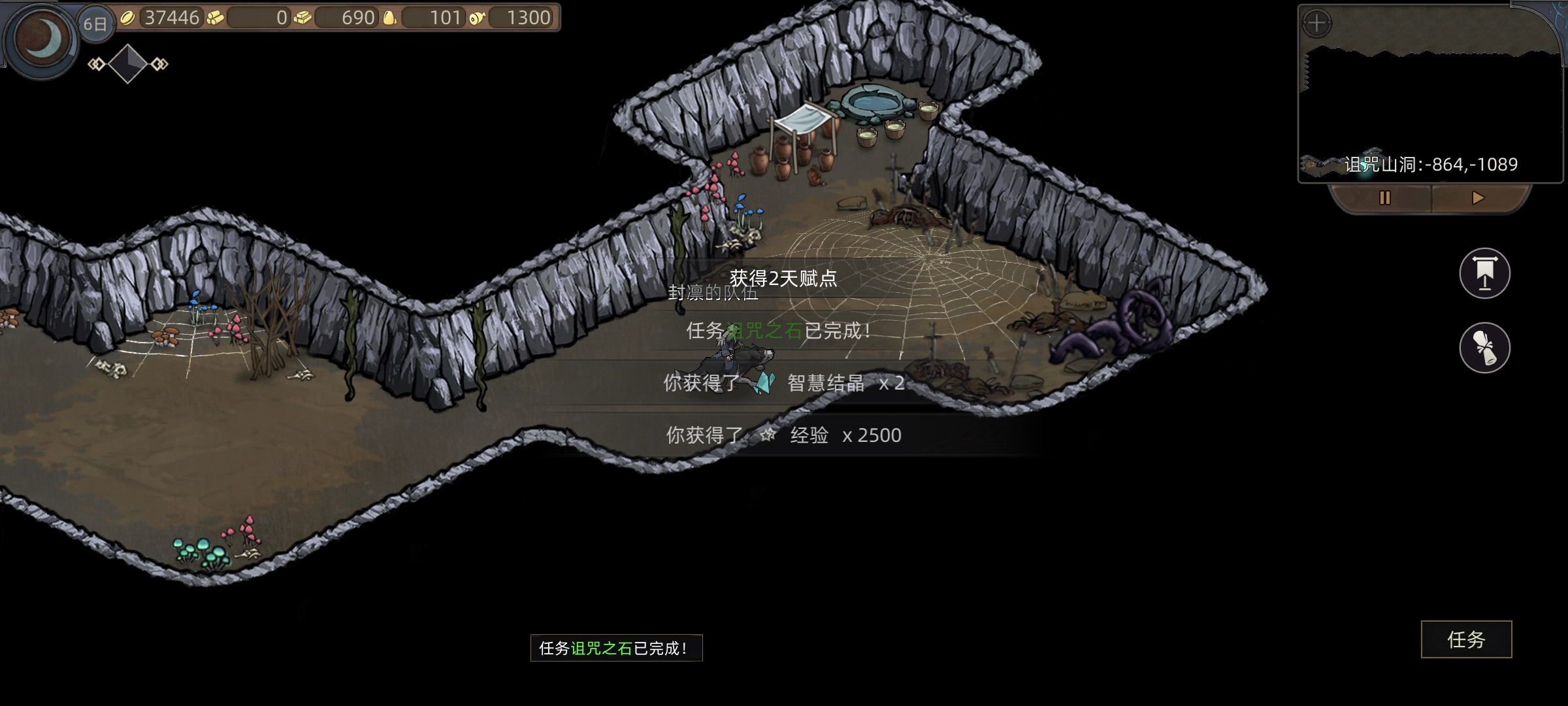This screenshot has width=1568, height=706.
Task: Open the round scroll icon
Action: (x=1484, y=348)
